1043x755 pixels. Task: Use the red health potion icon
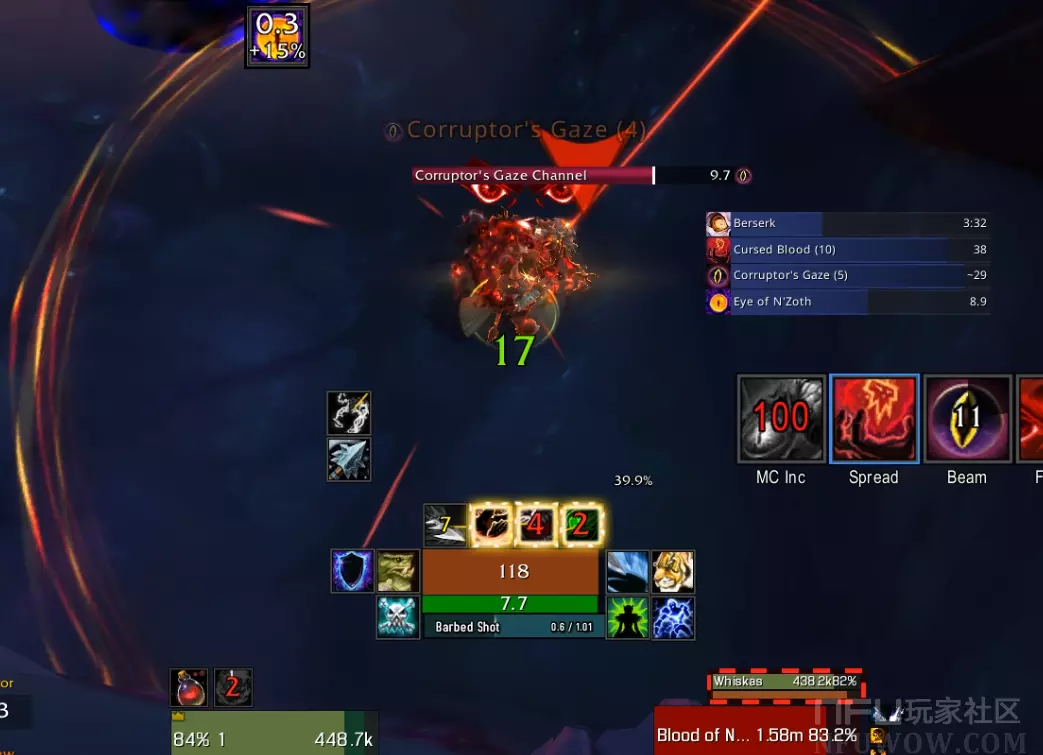tap(189, 688)
